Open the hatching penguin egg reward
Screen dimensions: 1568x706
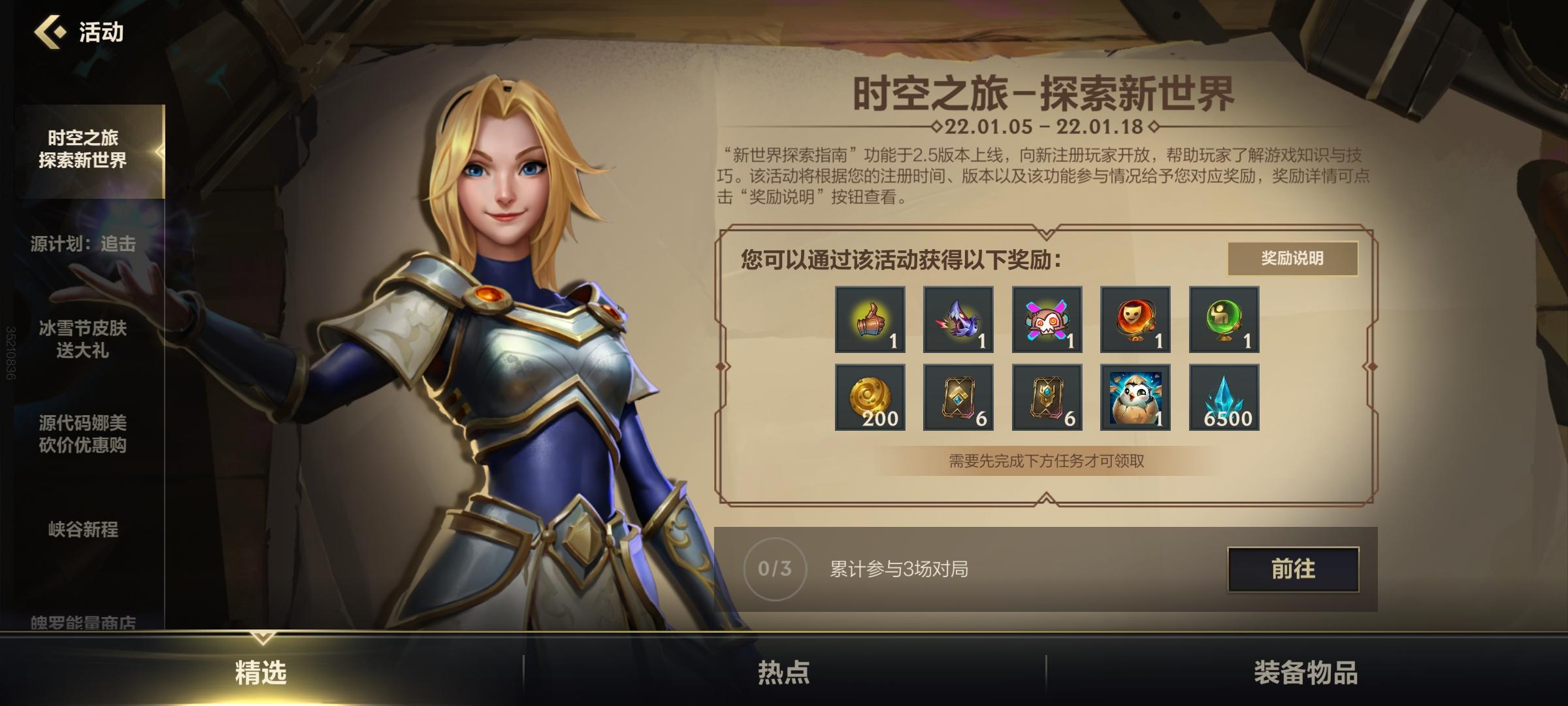[1135, 399]
